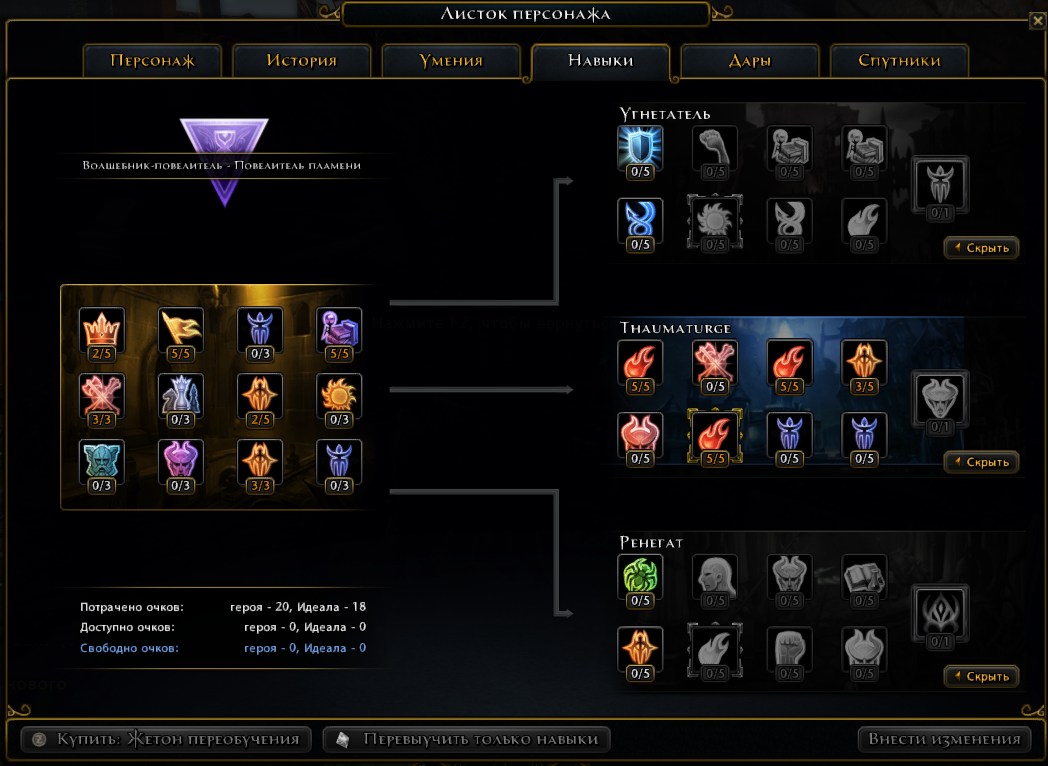Collapse the Thaumaturge feat tree
Screen dimensions: 1048x766
pos(981,462)
